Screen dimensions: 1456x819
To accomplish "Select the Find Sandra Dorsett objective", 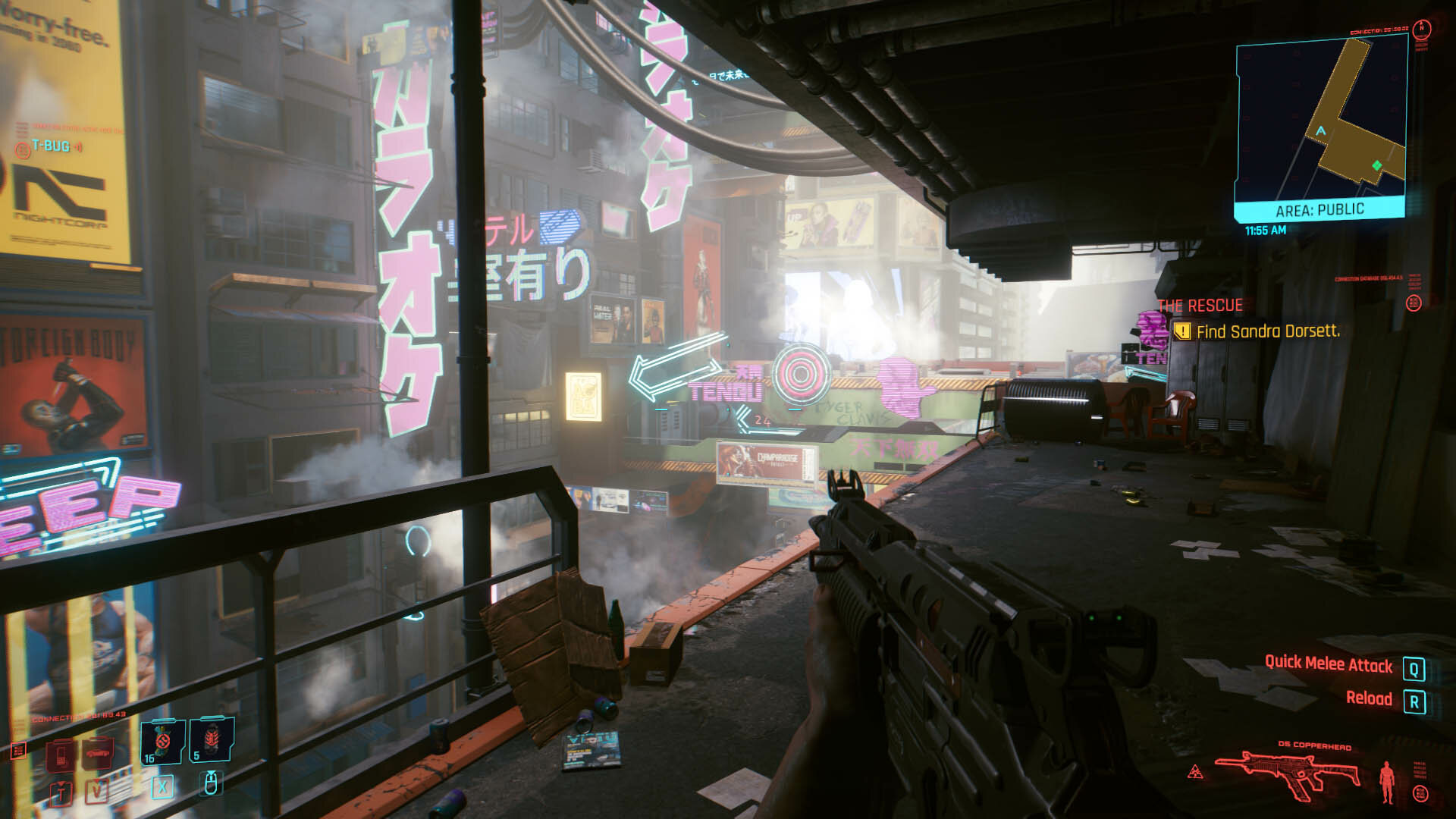I will point(1267,331).
